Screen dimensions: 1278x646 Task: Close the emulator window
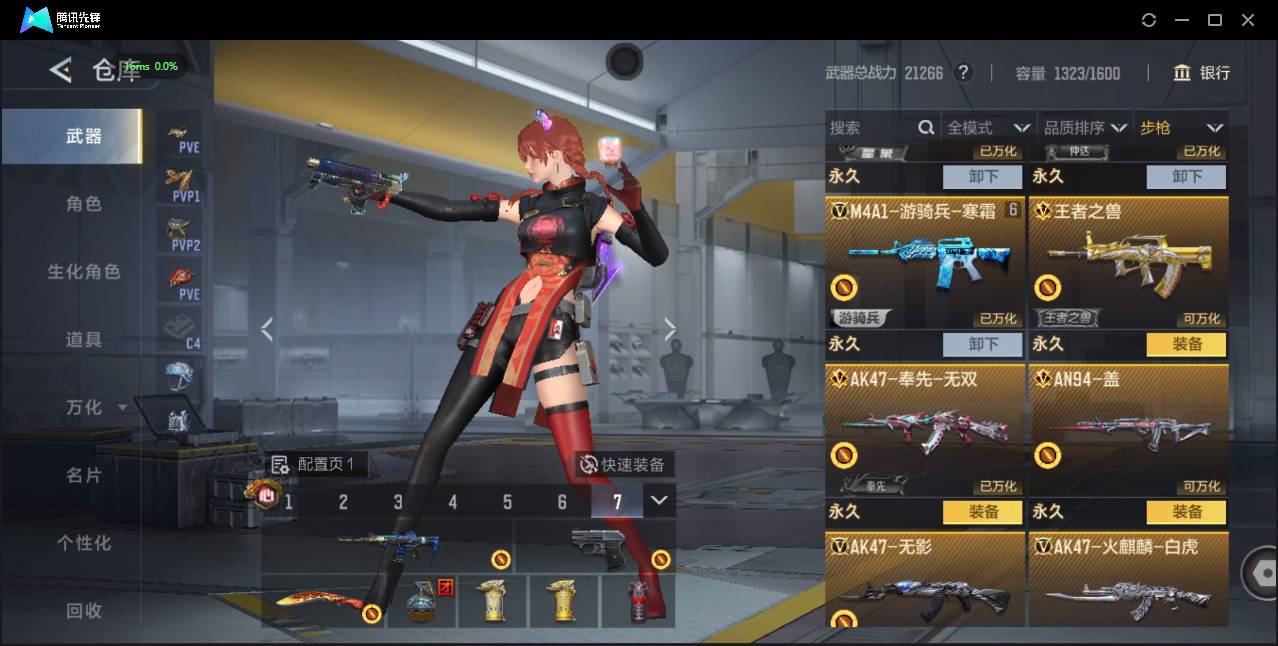pyautogui.click(x=1248, y=20)
